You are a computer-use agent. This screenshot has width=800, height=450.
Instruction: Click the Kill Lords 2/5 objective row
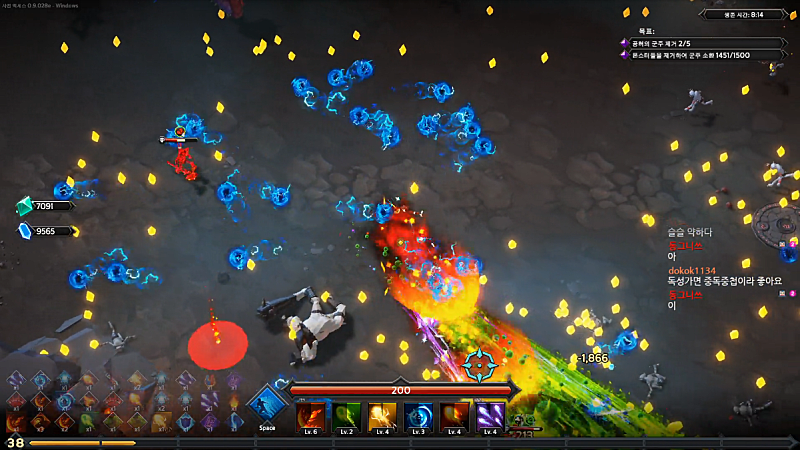[700, 42]
